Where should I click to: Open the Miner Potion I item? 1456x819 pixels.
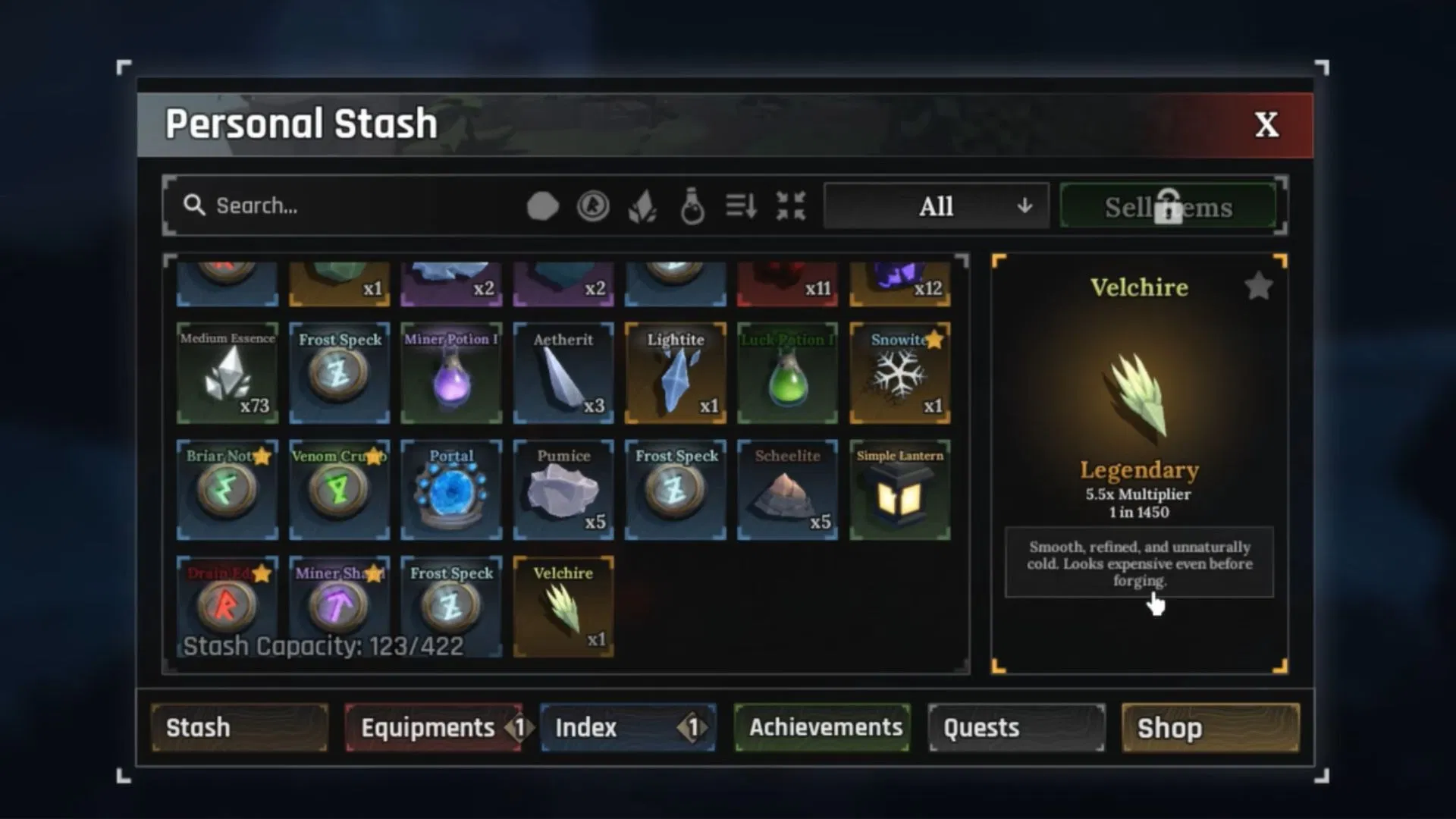click(451, 373)
